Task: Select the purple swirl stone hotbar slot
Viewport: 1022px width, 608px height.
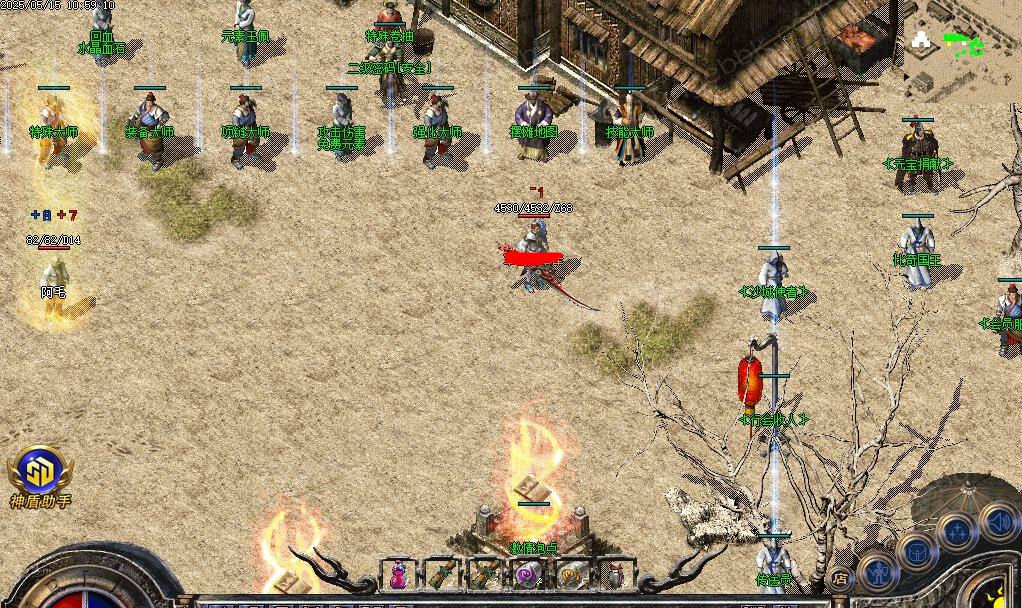Action: (x=527, y=575)
